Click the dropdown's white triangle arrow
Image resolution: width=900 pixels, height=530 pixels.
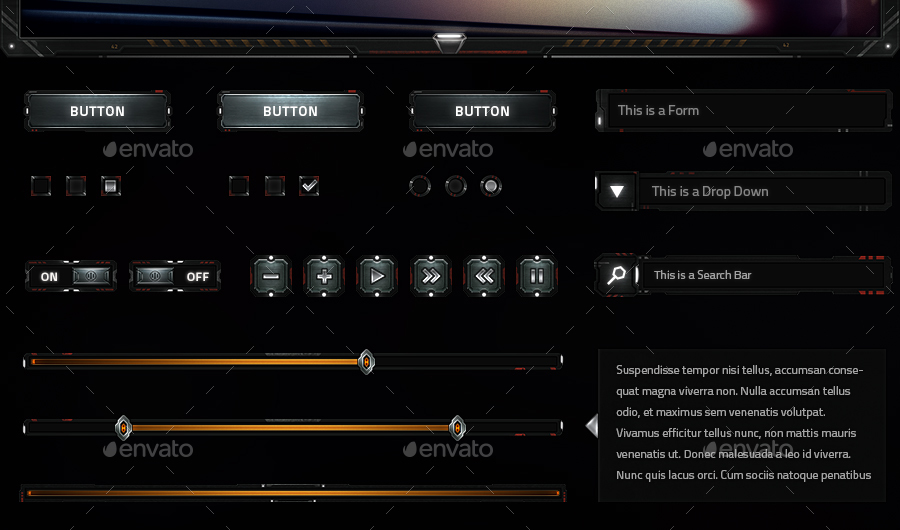click(x=617, y=191)
